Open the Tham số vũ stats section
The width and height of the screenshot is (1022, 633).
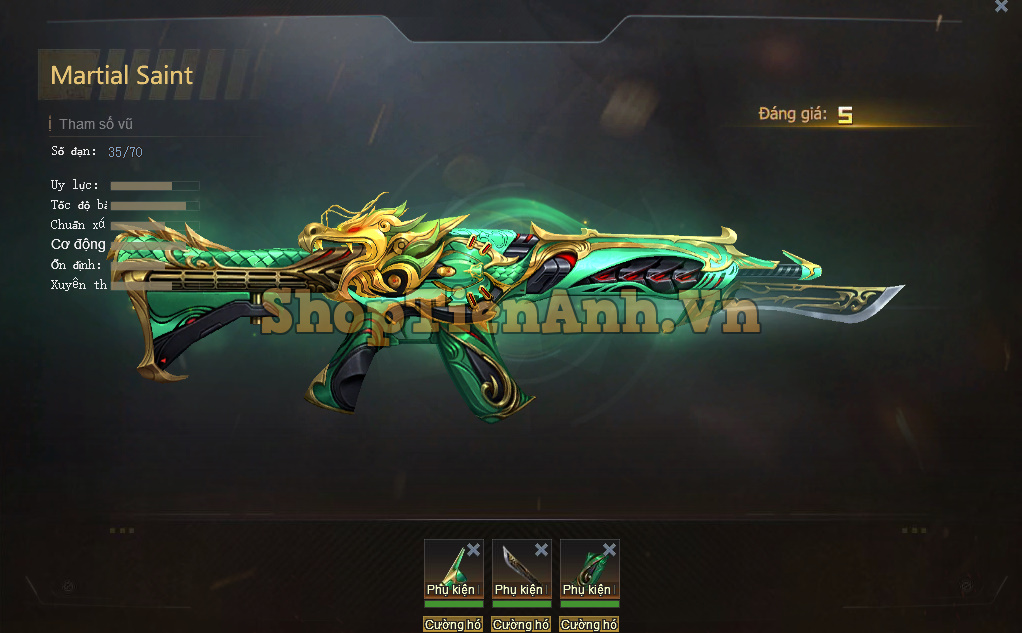click(x=96, y=125)
